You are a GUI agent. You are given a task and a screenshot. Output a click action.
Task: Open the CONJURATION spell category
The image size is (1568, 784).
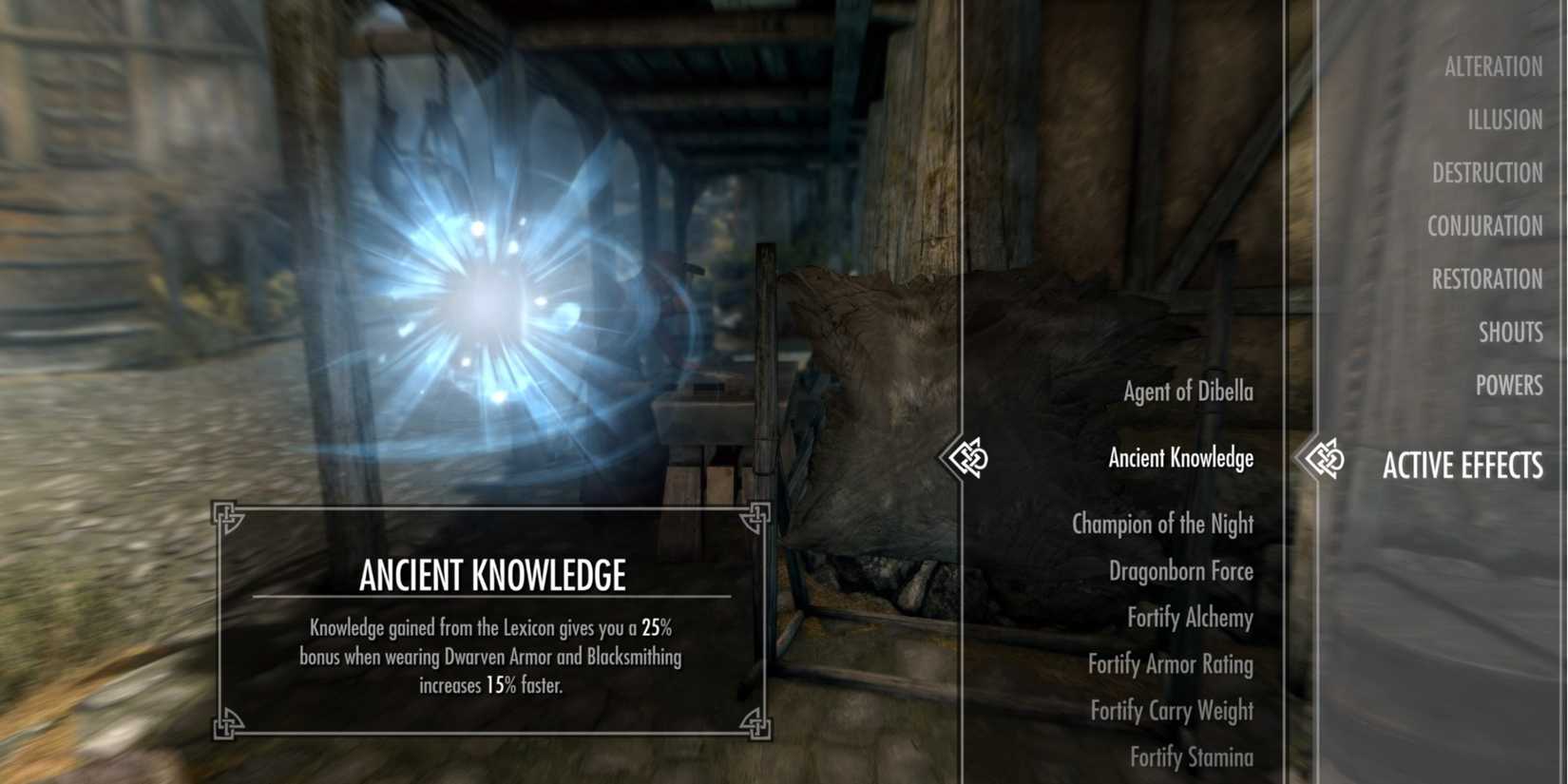click(x=1485, y=226)
